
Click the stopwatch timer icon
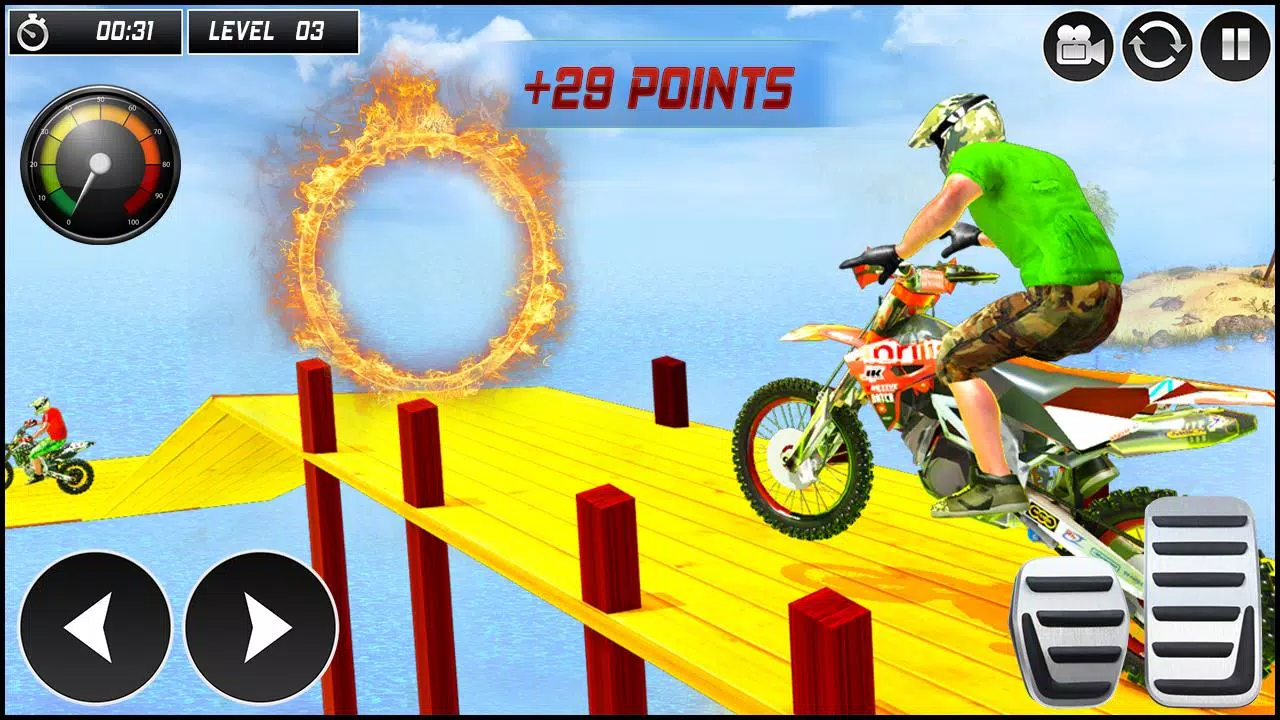pyautogui.click(x=32, y=31)
